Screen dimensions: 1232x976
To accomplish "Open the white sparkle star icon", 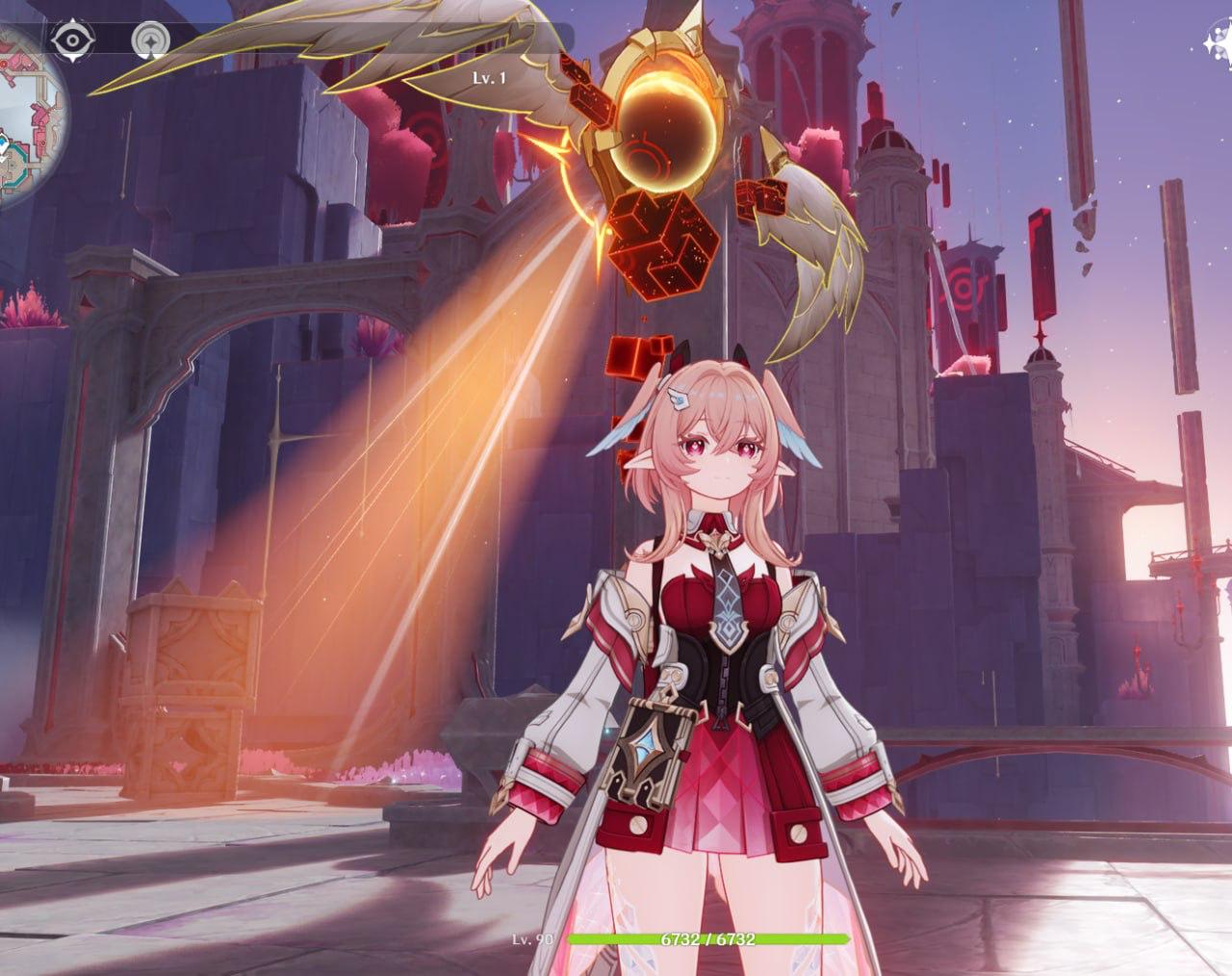I will (1219, 40).
